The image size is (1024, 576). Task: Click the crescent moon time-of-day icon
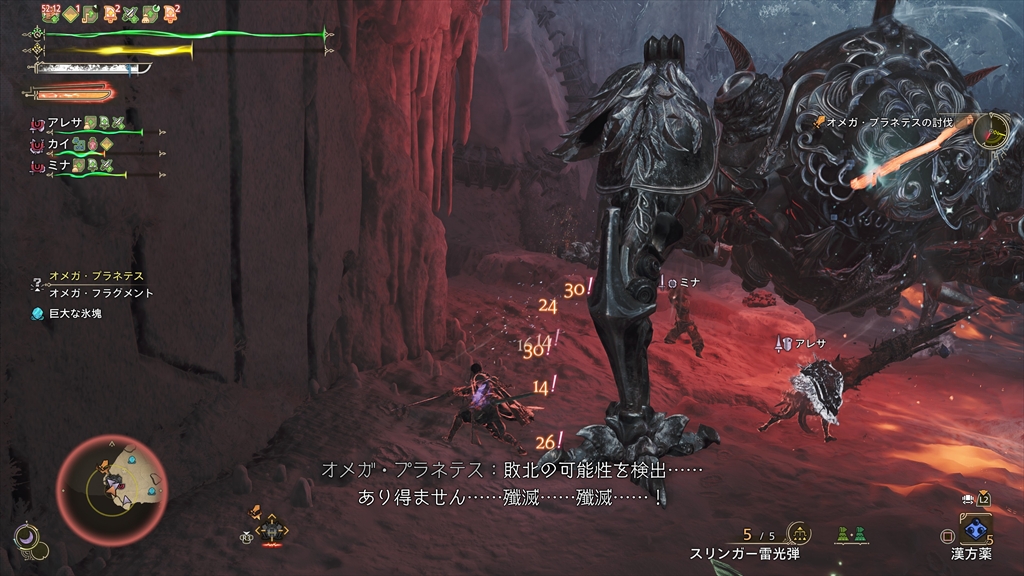(x=25, y=537)
